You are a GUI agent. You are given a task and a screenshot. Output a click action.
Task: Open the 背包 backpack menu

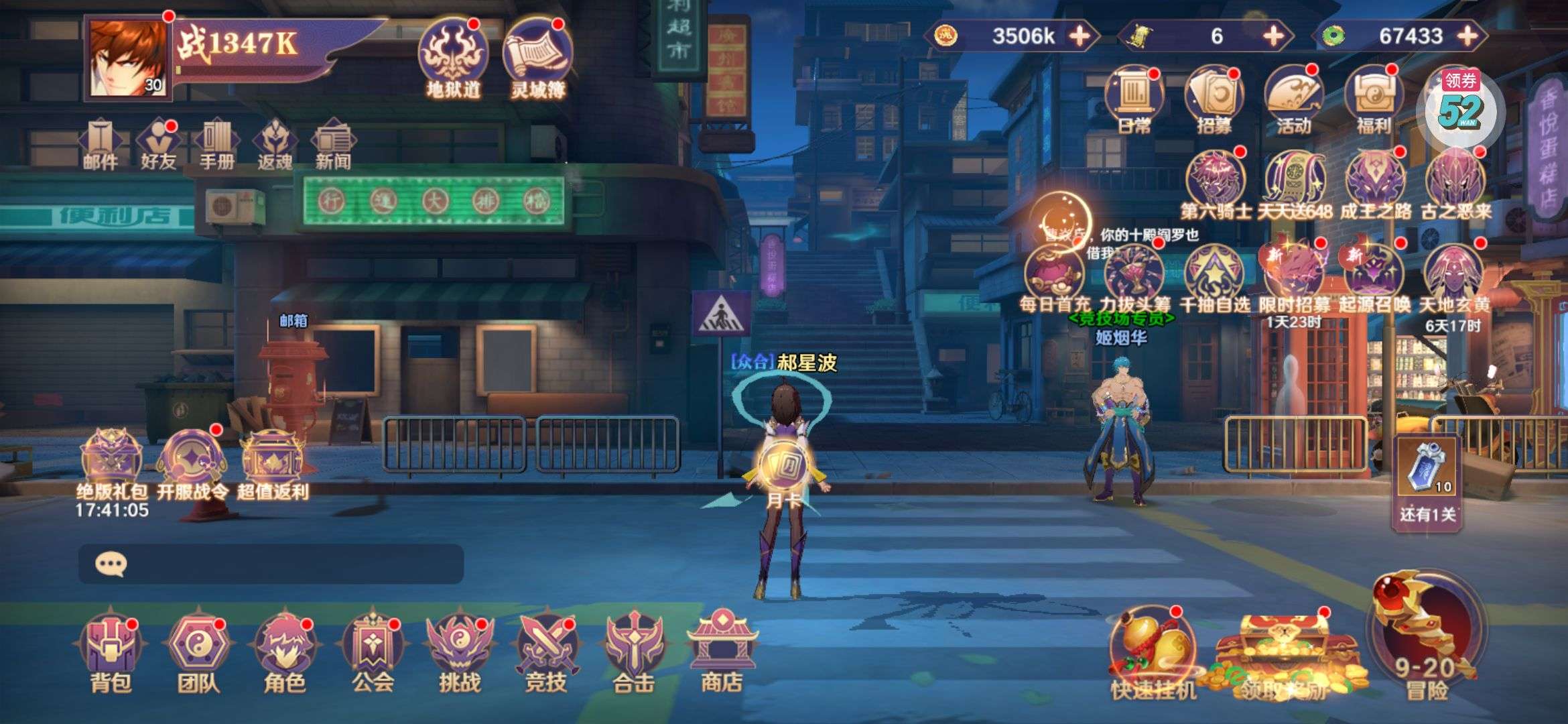(111, 651)
